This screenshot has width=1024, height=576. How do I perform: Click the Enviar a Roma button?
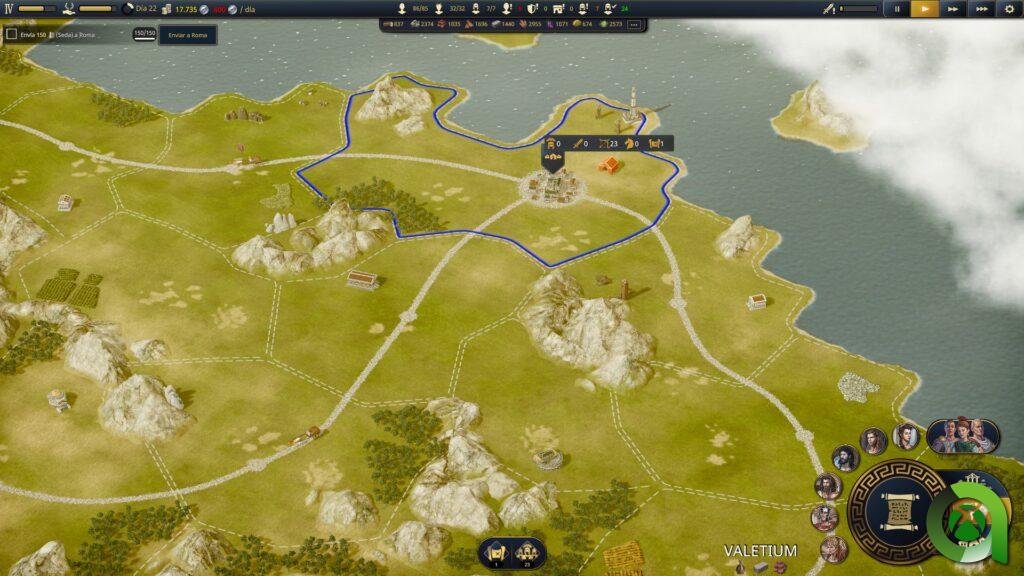(187, 35)
